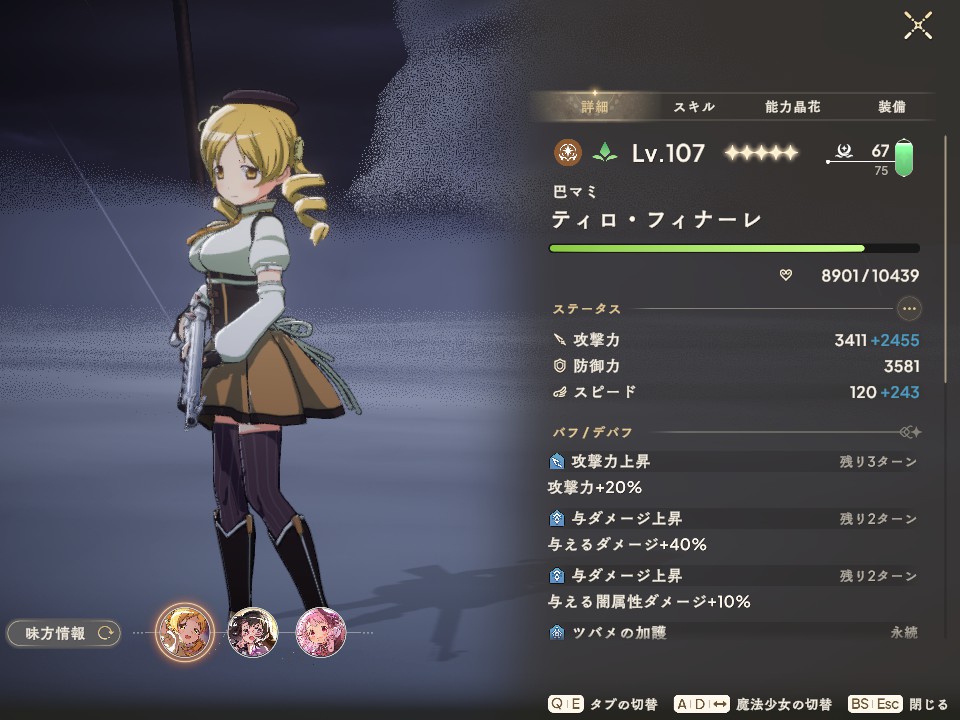This screenshot has height=720, width=960.
Task: Click the 攻撃力上昇 buff entry
Action: 610,462
